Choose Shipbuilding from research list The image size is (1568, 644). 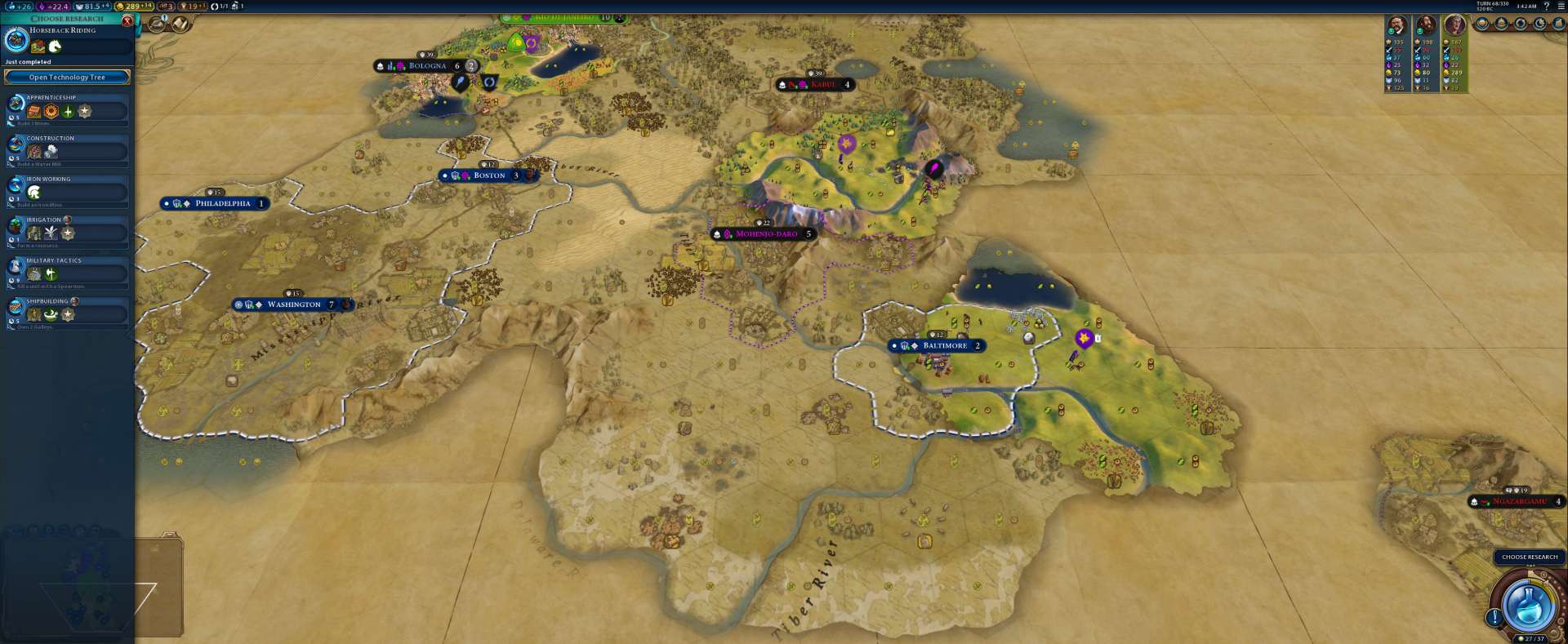[68, 313]
